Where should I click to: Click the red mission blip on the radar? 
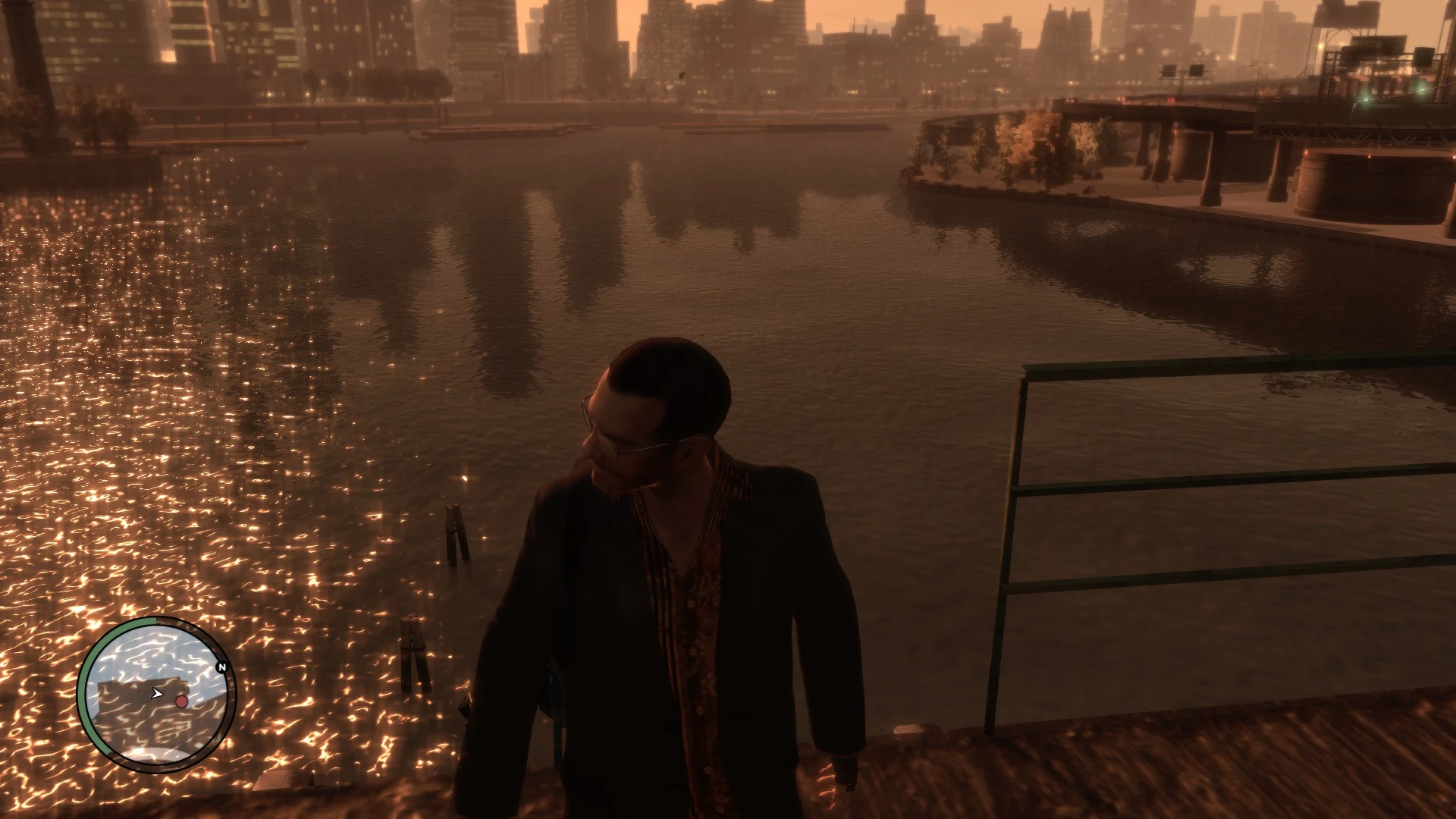point(182,701)
